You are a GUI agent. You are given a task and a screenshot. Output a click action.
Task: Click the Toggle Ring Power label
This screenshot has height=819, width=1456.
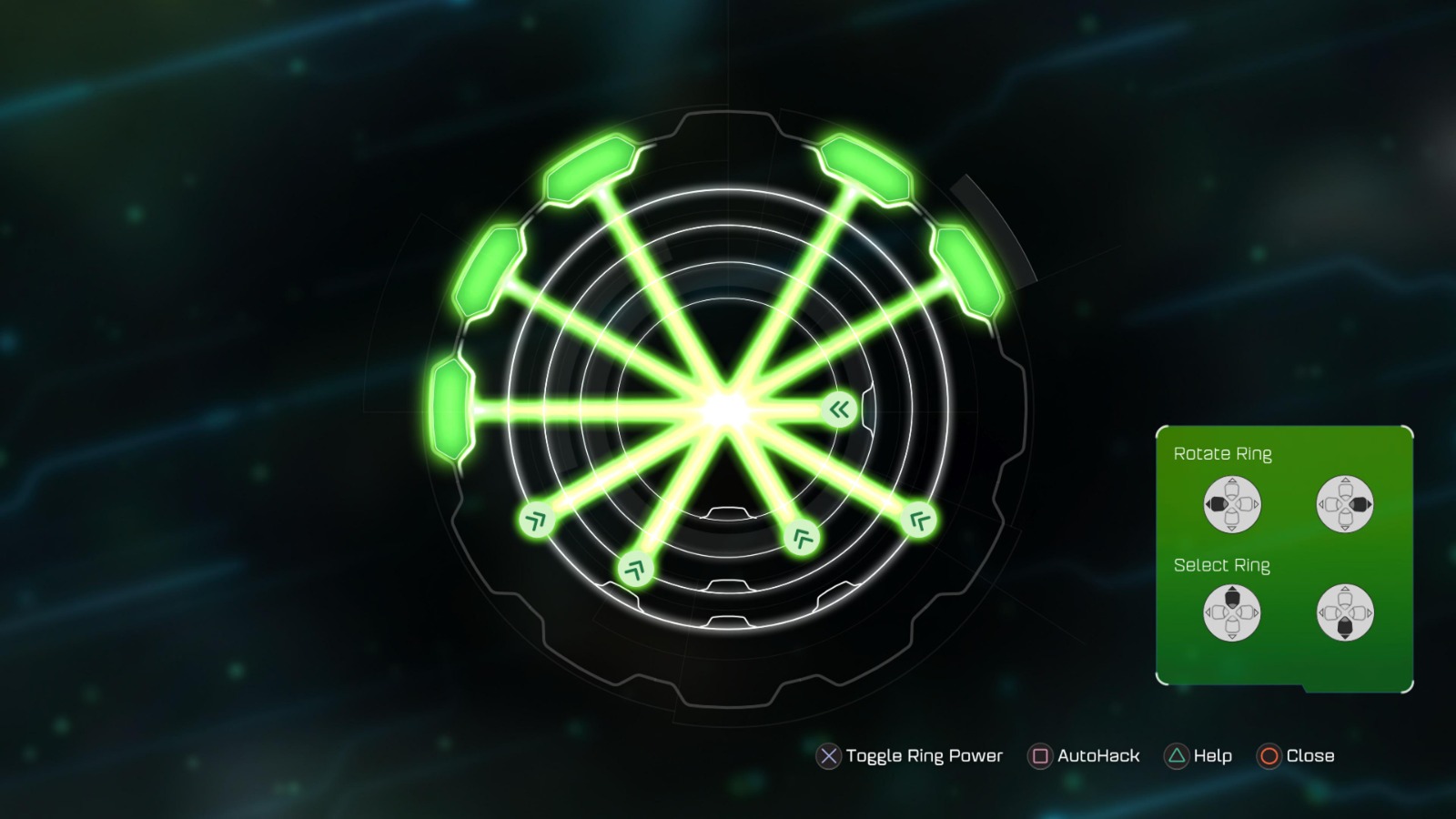tap(924, 755)
